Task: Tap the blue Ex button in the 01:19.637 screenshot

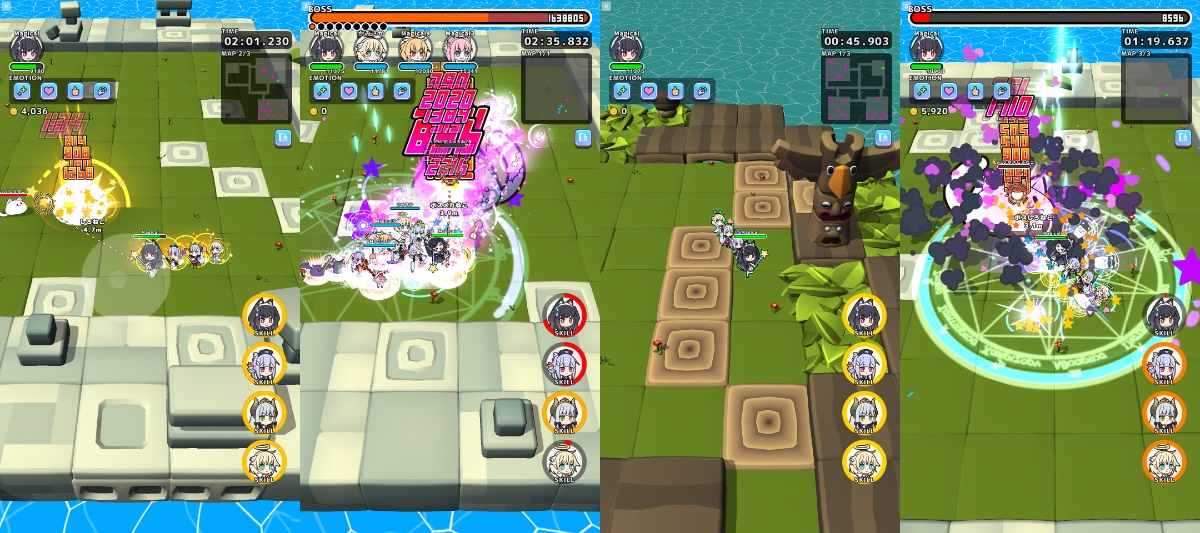Action: [1183, 138]
